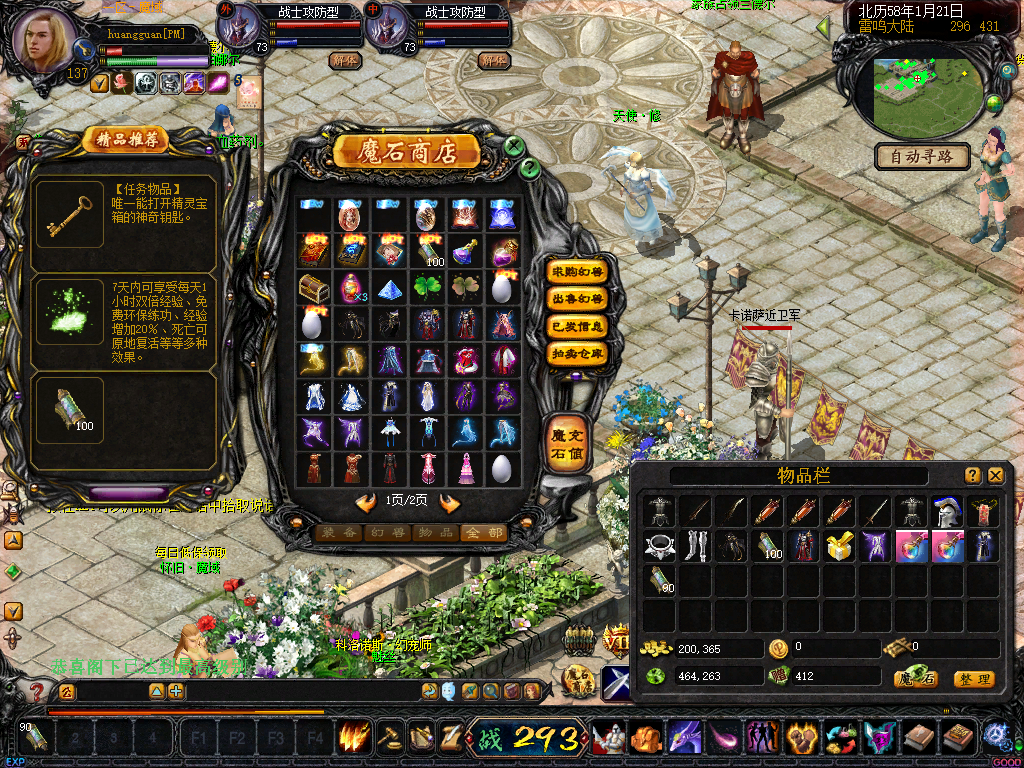Select the plumed helmet inventory item
1024x768 pixels.
(947, 511)
